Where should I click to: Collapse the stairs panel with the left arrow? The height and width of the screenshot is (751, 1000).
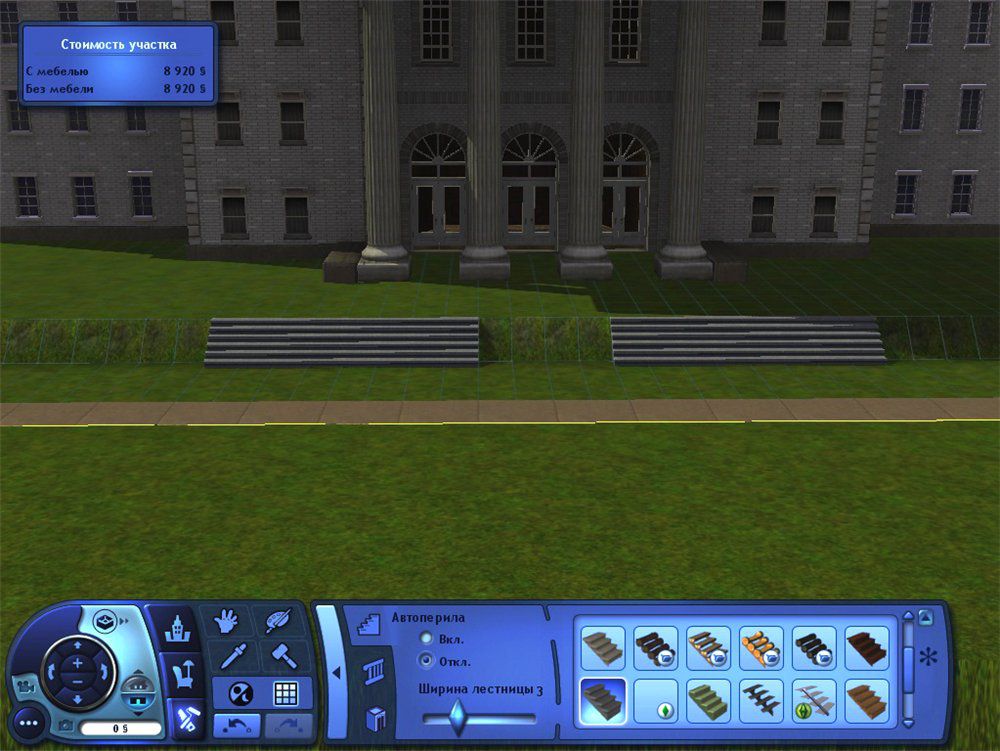coord(337,672)
